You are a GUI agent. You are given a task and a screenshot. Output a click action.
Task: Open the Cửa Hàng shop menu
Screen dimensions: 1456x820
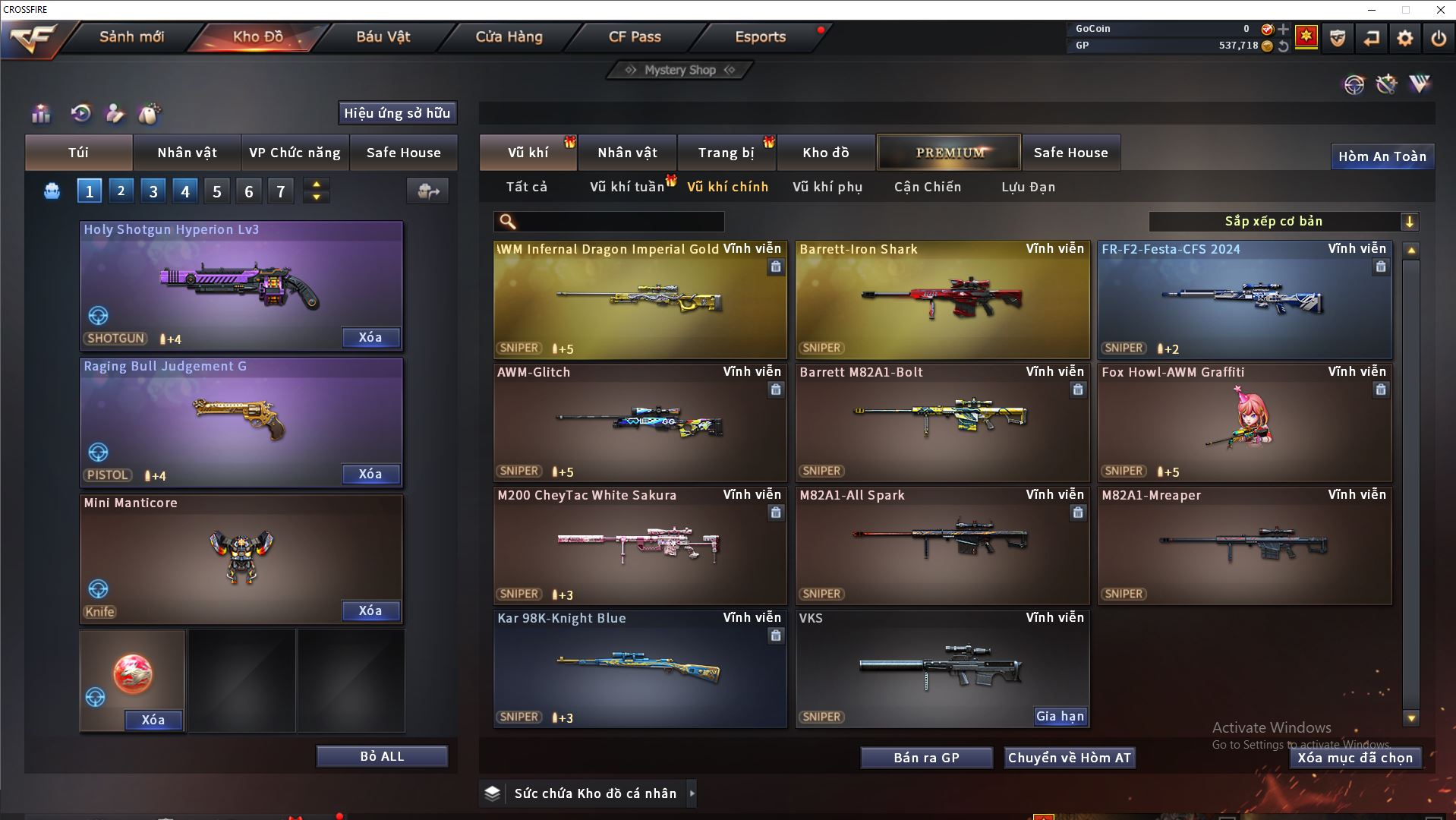(509, 36)
